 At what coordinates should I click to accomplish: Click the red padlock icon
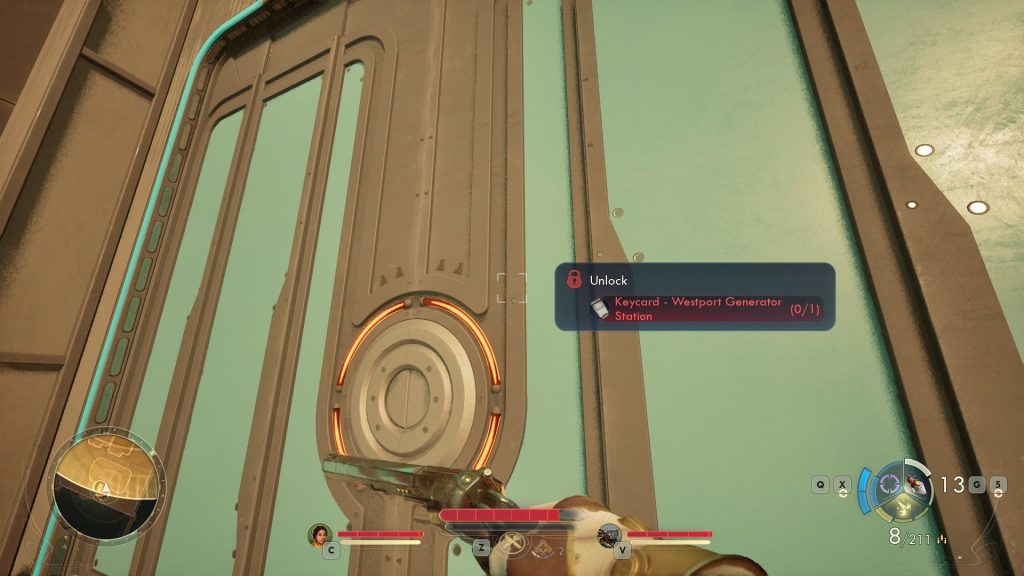574,280
